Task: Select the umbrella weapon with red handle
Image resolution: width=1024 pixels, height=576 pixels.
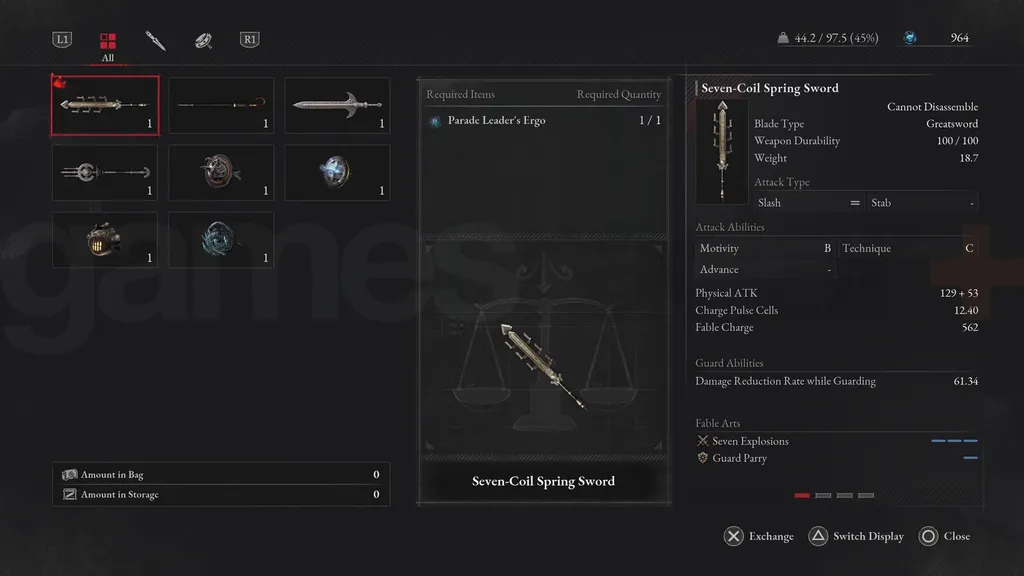Action: (x=221, y=105)
